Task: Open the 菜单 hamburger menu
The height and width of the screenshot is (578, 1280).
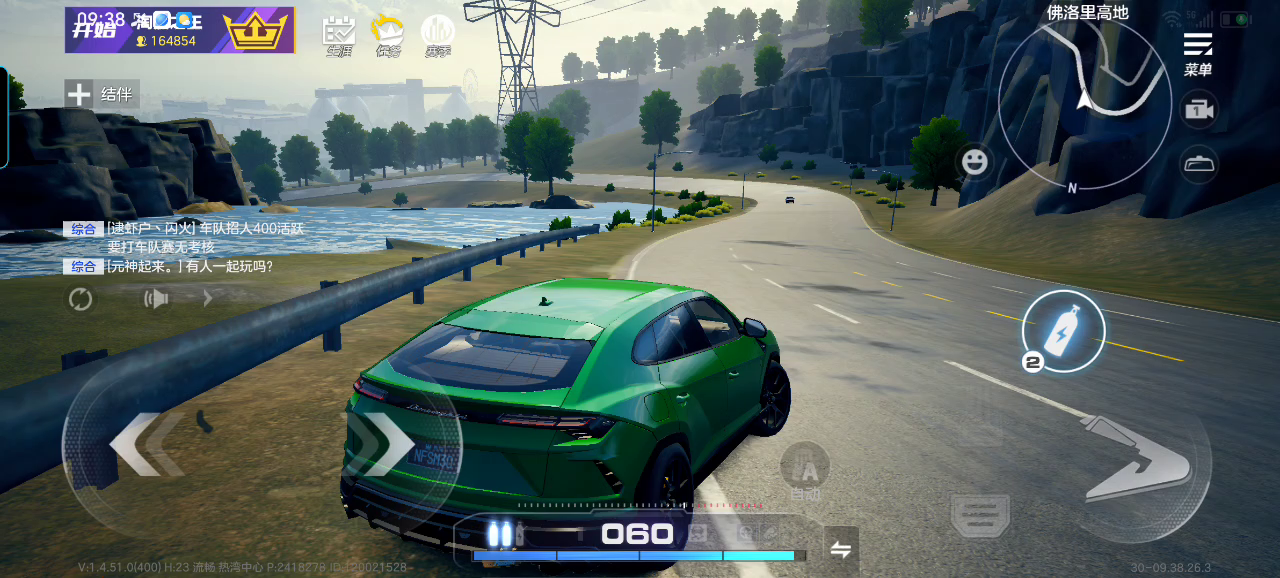Action: click(1197, 52)
